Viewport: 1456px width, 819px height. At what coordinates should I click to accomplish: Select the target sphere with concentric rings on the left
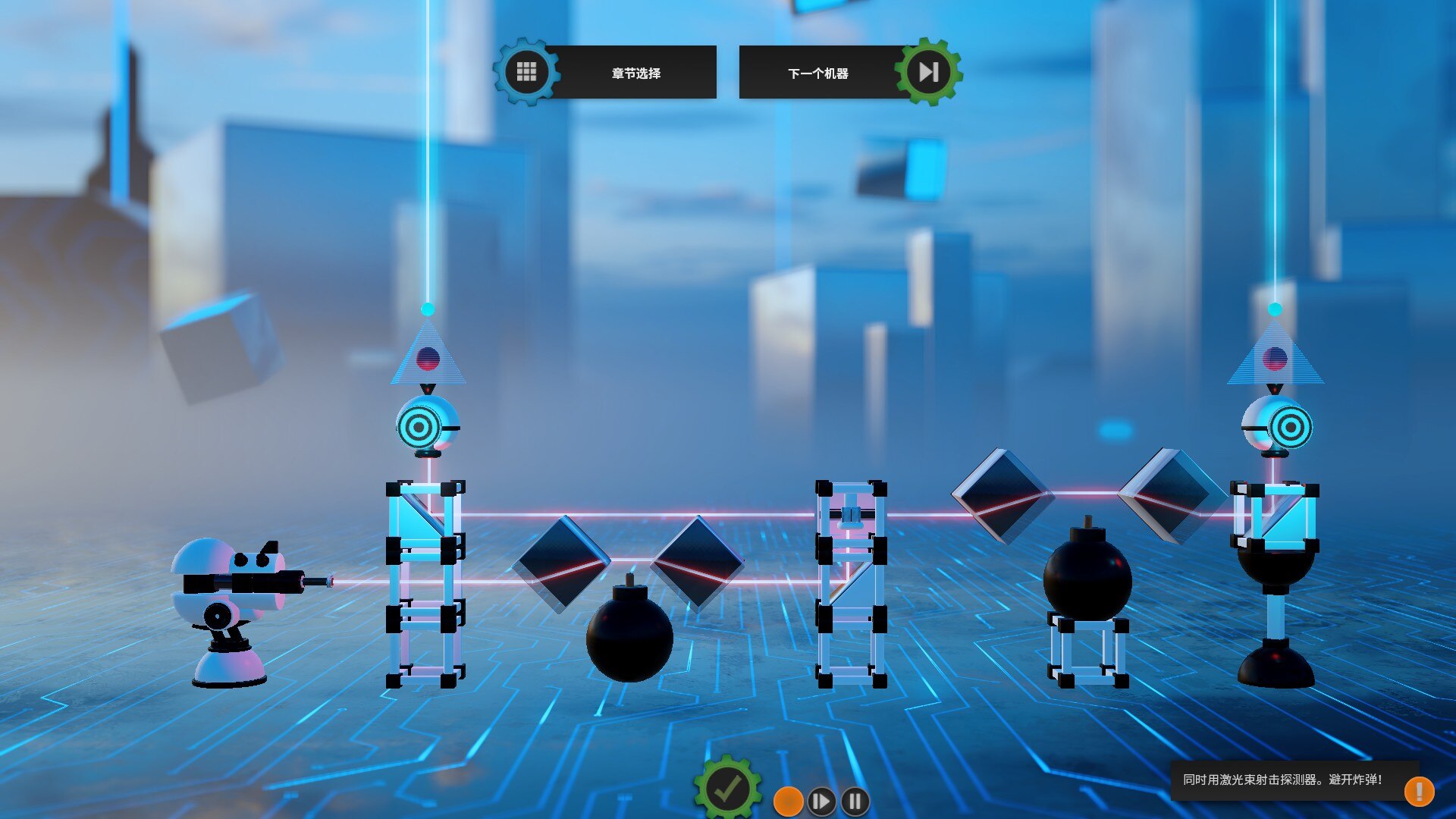[x=422, y=428]
